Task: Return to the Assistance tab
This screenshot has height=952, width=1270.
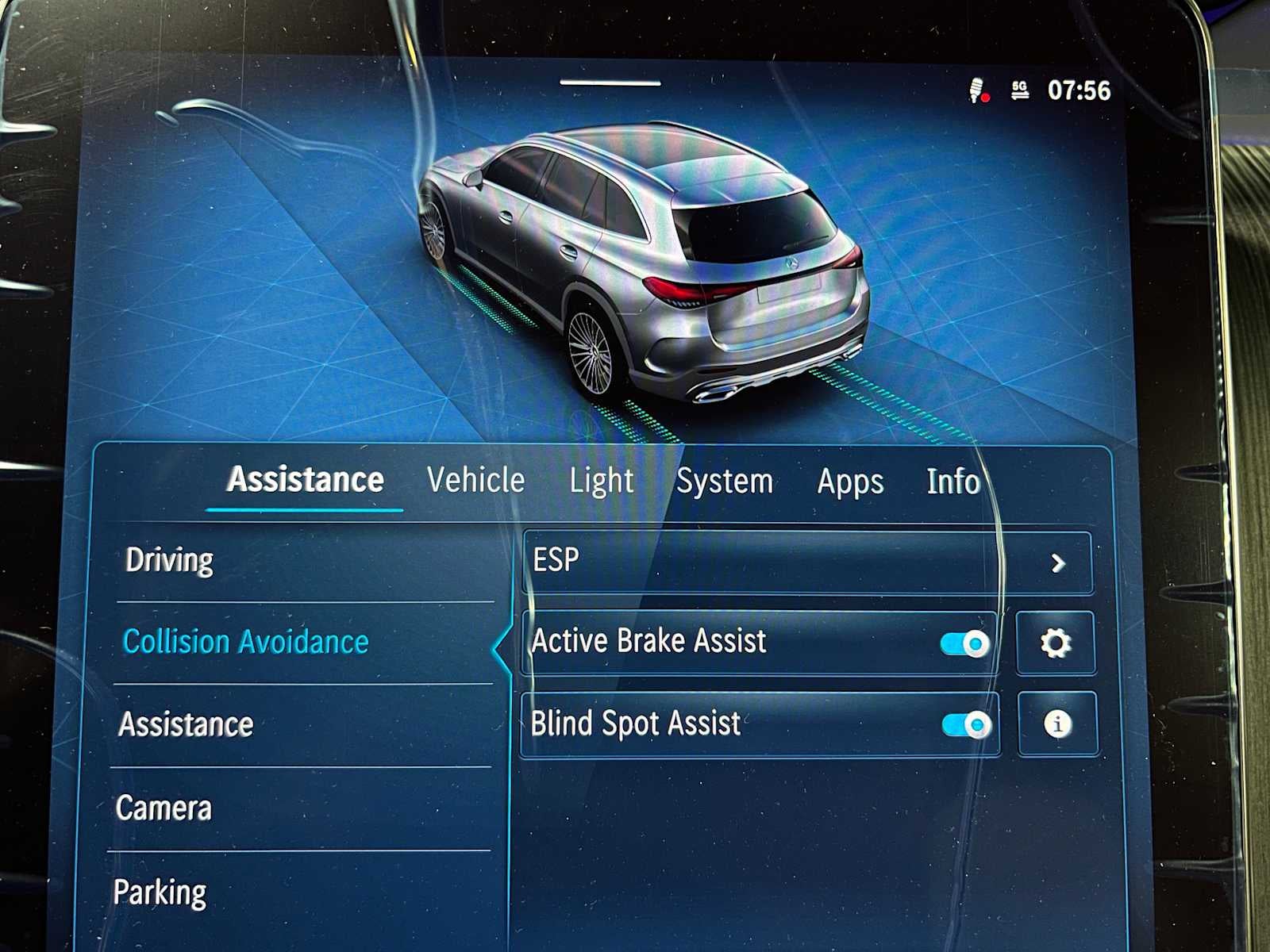Action: [x=305, y=479]
